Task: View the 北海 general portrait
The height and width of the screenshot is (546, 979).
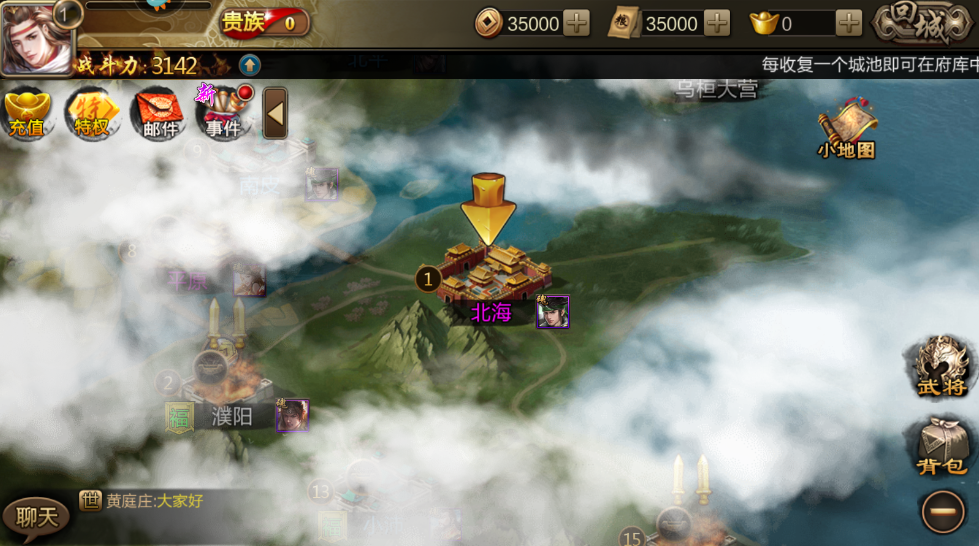Action: (552, 312)
